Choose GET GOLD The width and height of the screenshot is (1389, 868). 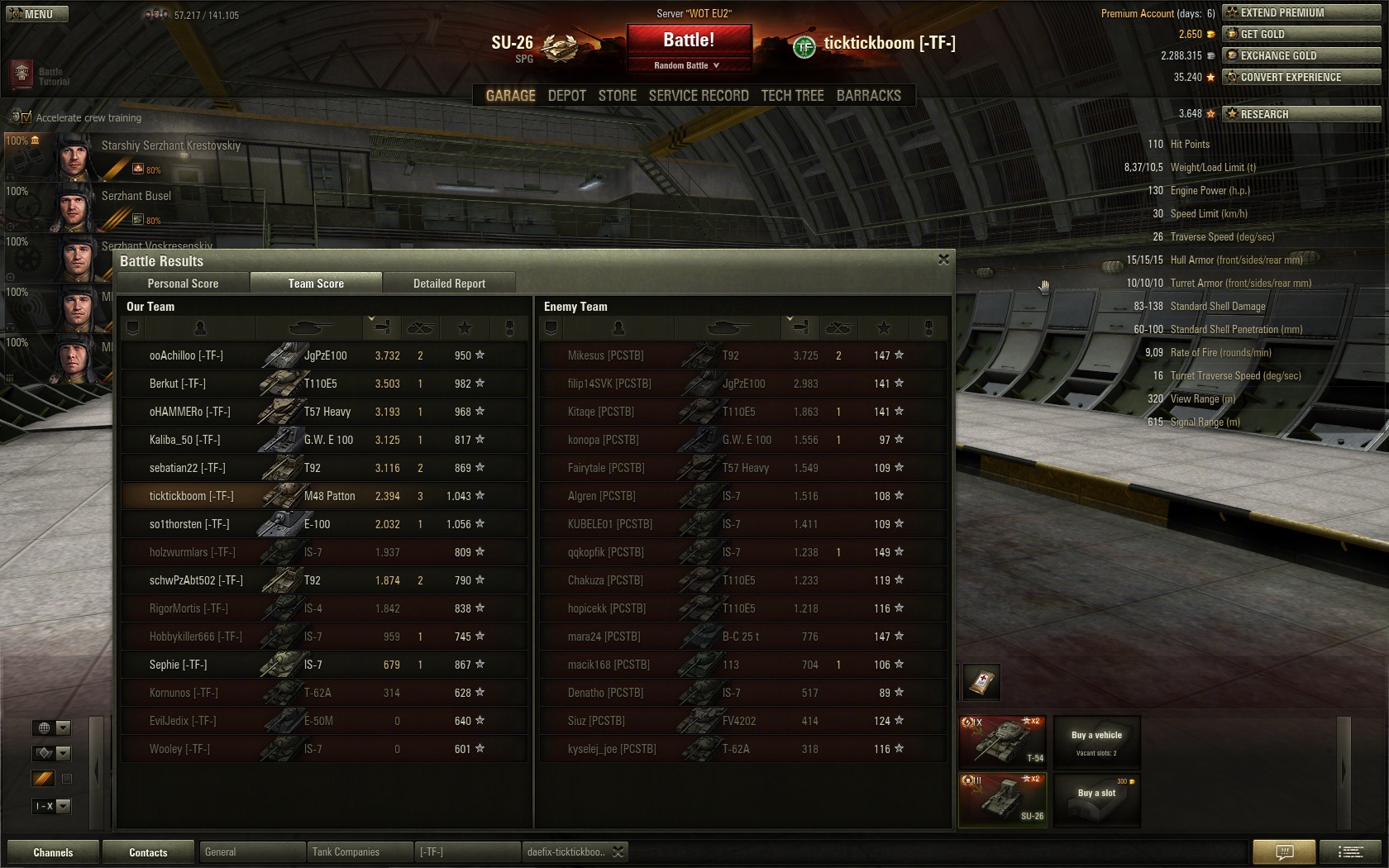[x=1301, y=34]
